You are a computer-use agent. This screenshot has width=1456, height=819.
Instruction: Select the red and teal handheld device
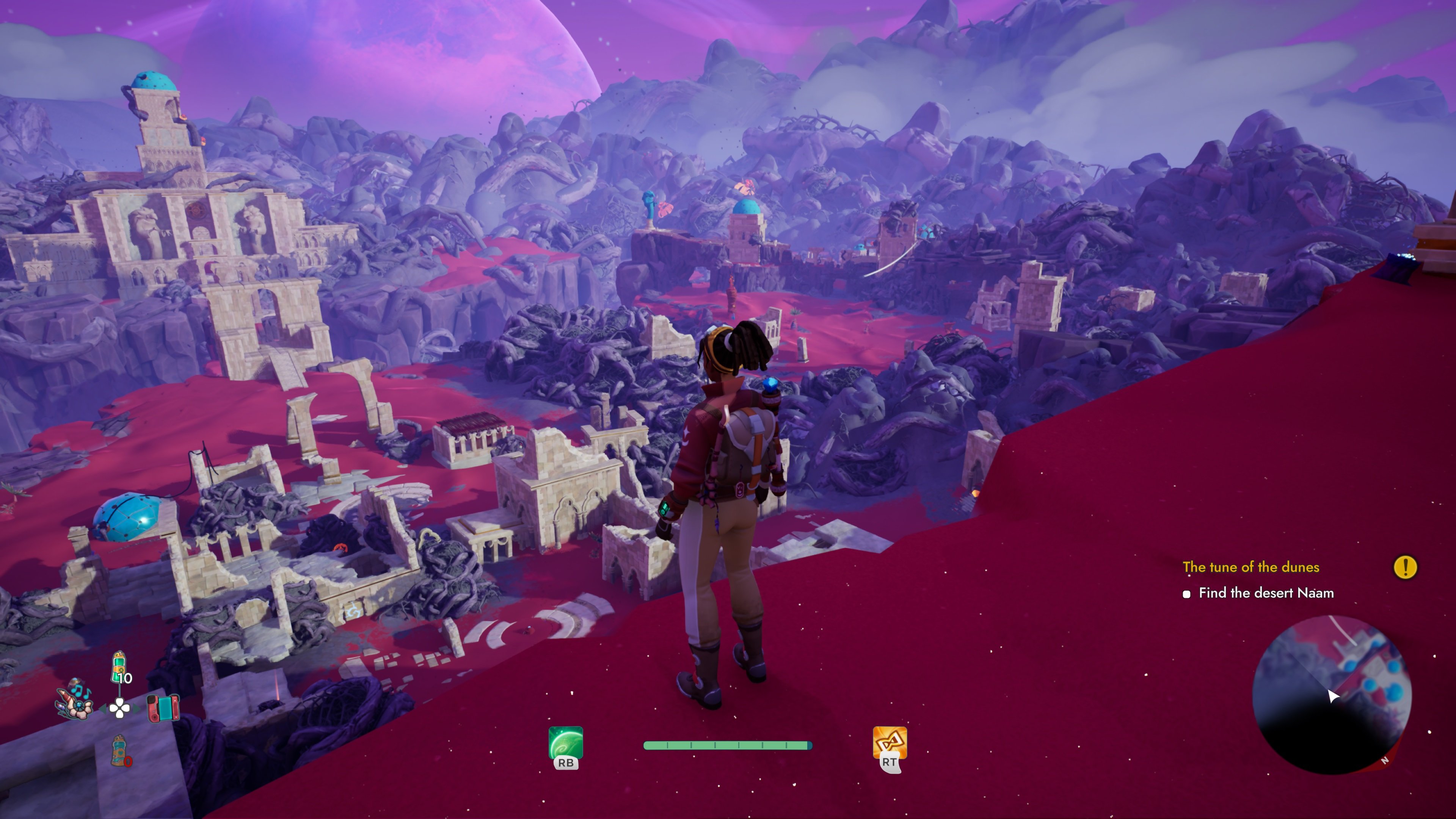pyautogui.click(x=163, y=708)
